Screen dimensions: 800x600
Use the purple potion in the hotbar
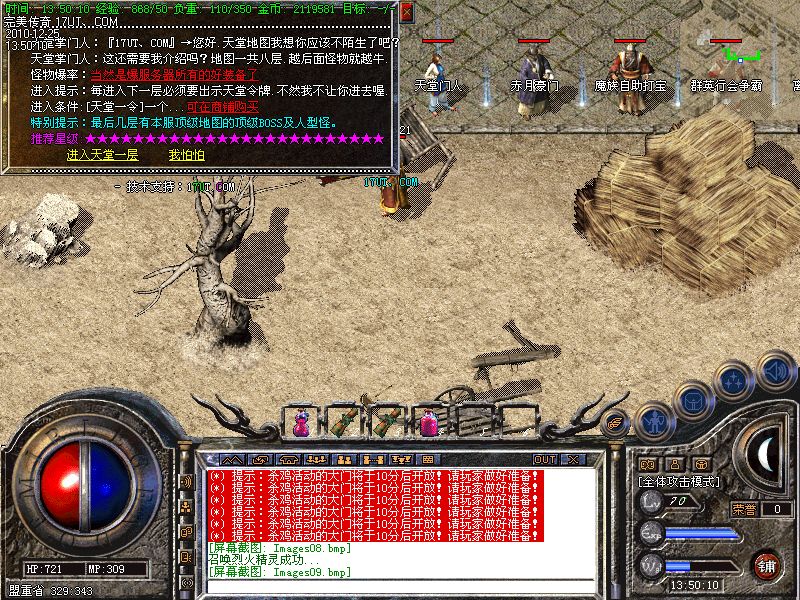[x=300, y=424]
